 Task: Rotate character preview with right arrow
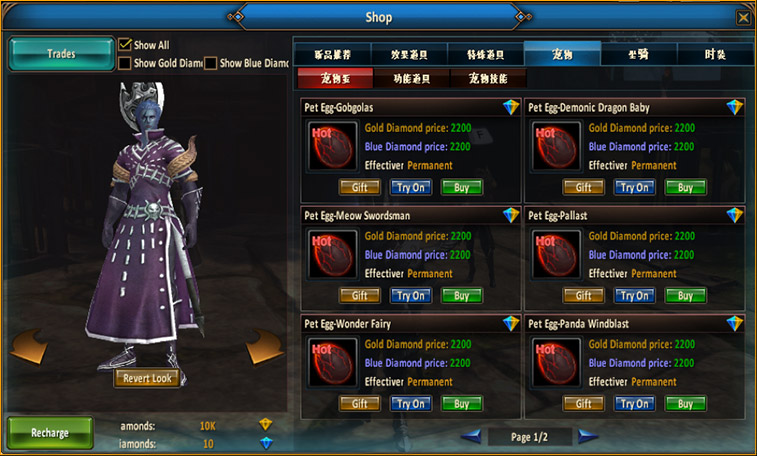click(x=266, y=347)
